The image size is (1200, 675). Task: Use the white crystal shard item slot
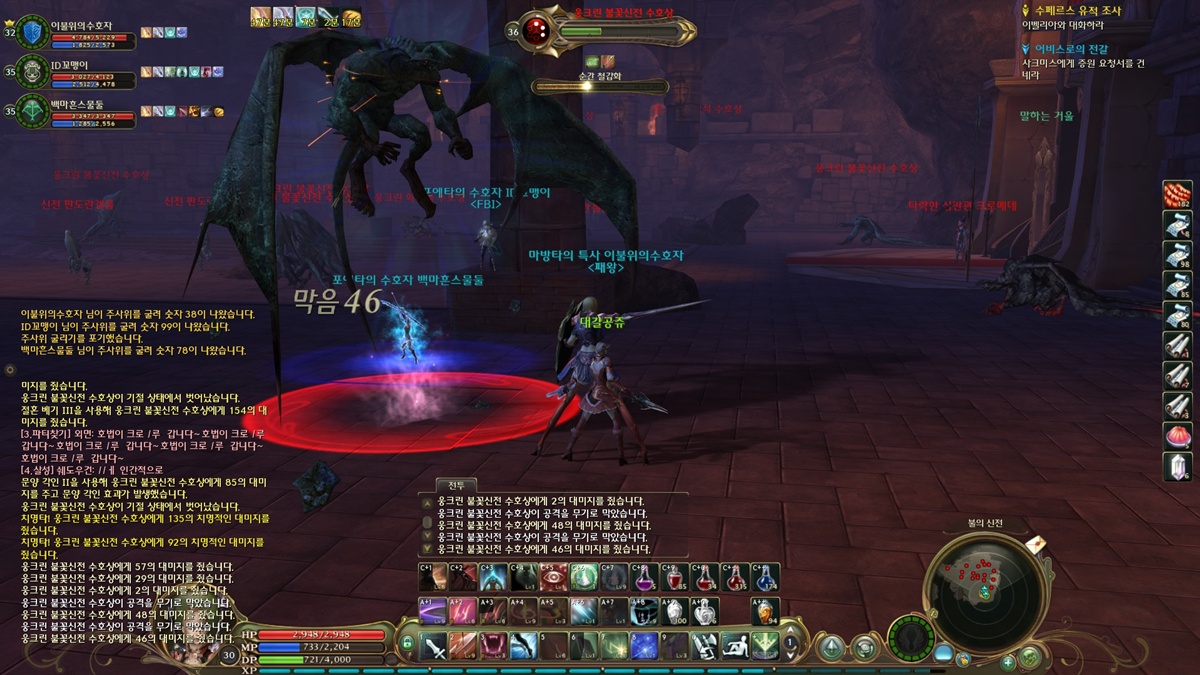tap(1178, 466)
